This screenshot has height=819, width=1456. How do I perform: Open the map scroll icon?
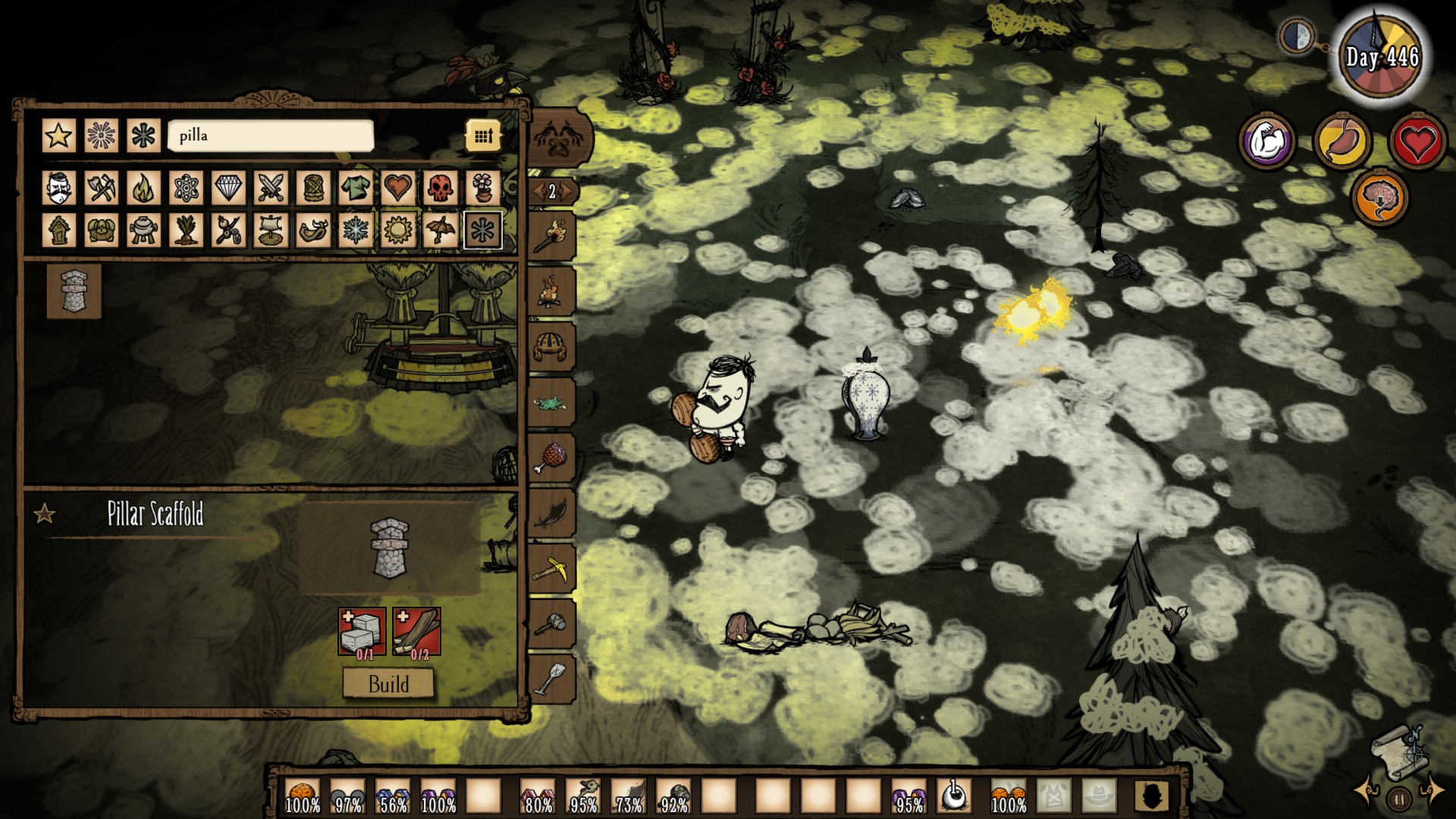(1400, 752)
